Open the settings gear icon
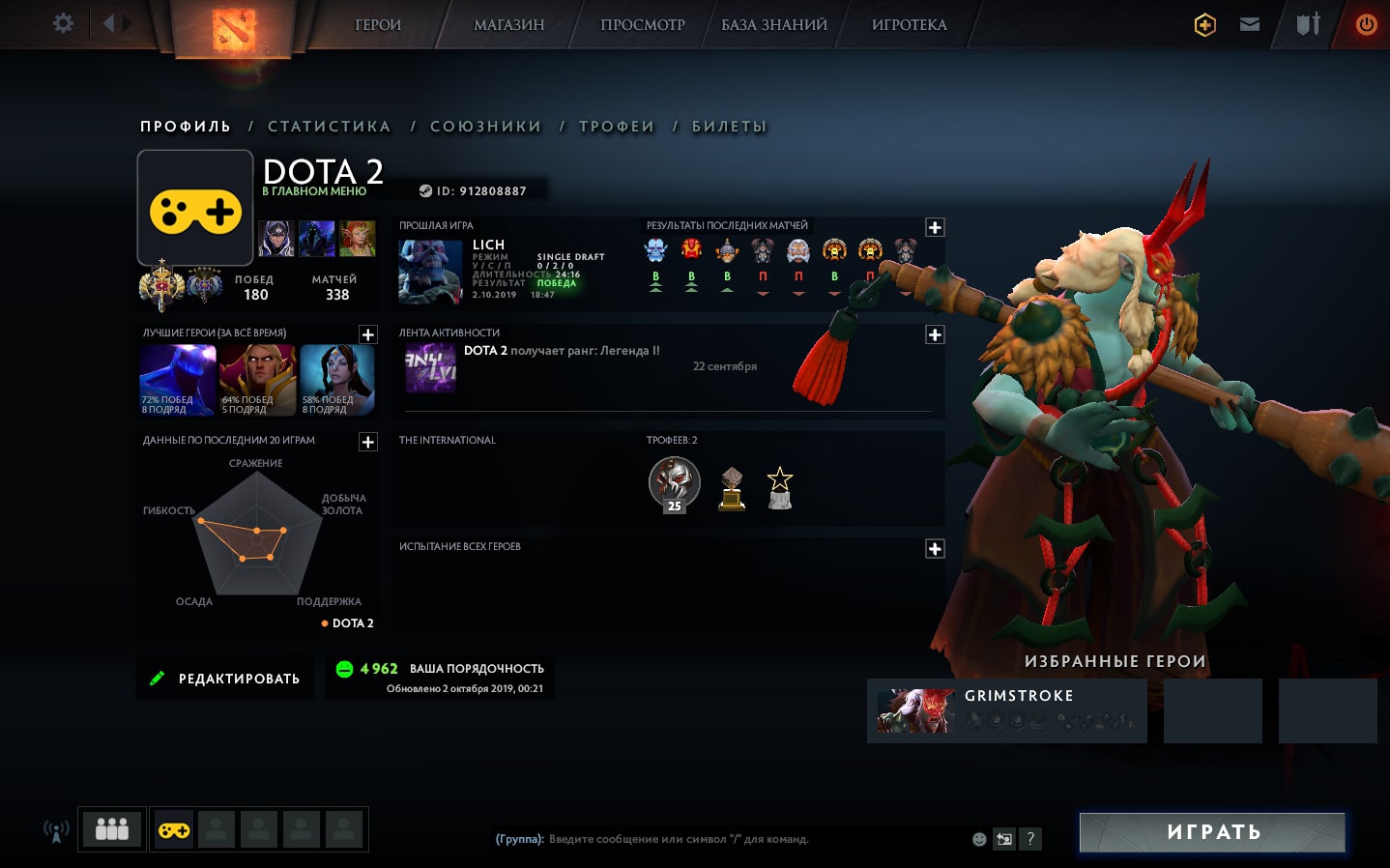This screenshot has height=868, width=1390. coord(63,23)
